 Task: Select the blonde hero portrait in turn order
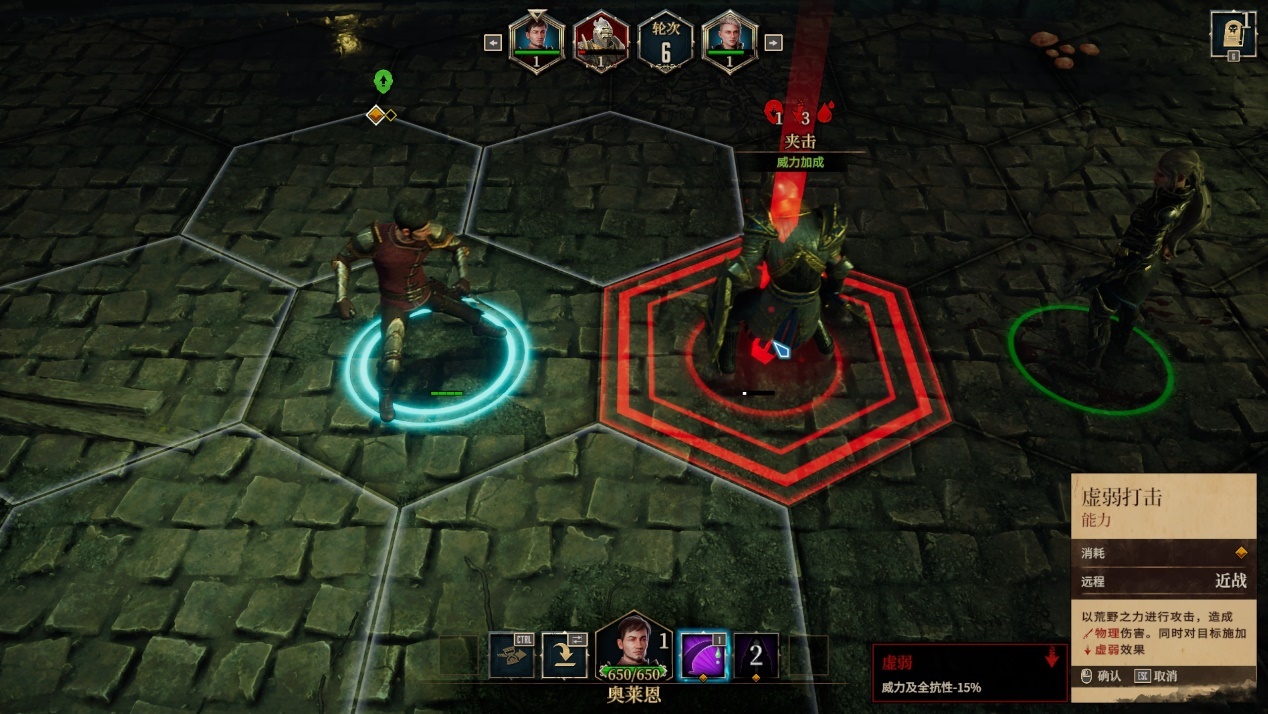(729, 43)
